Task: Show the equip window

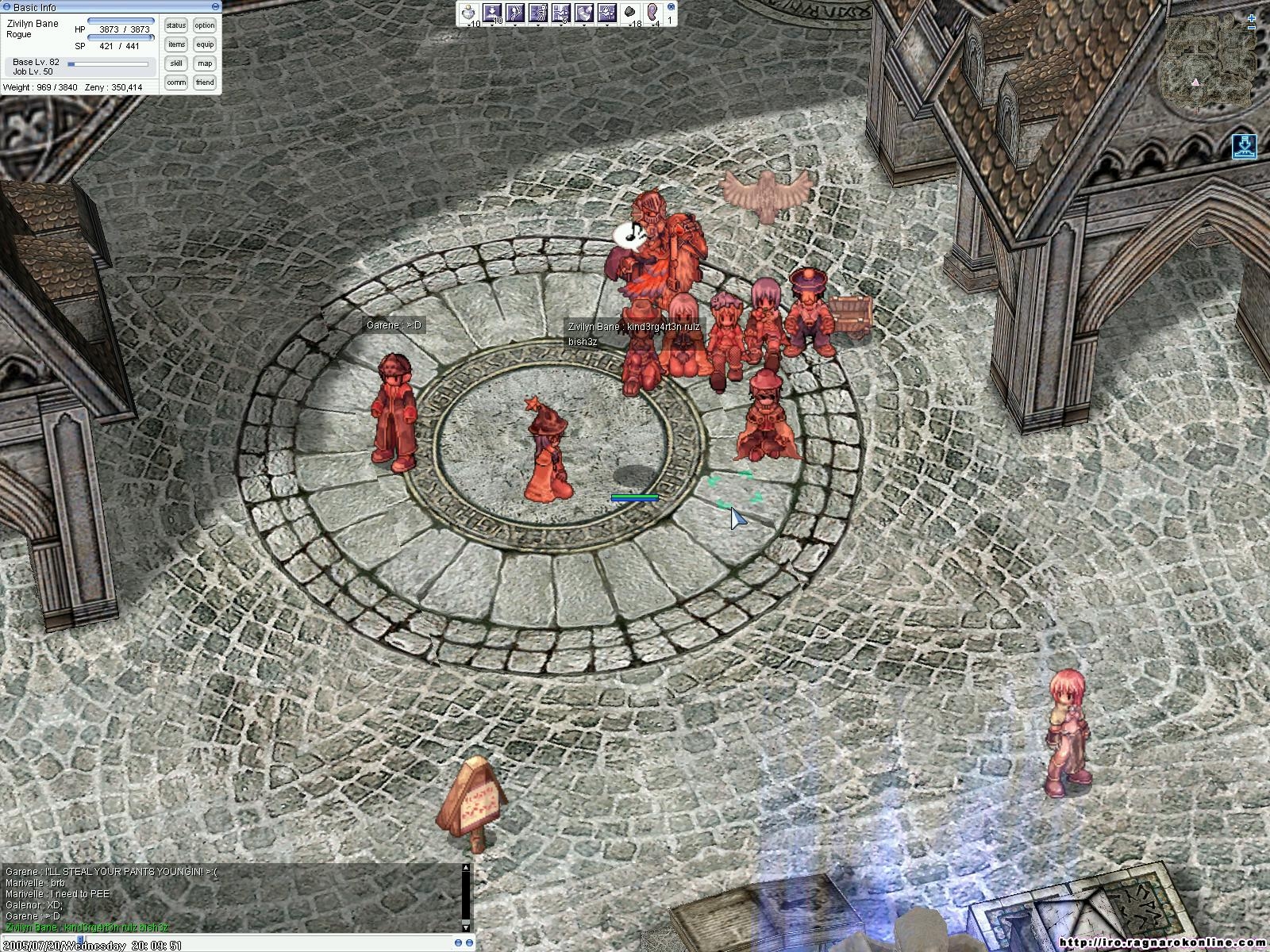Action: coord(205,44)
